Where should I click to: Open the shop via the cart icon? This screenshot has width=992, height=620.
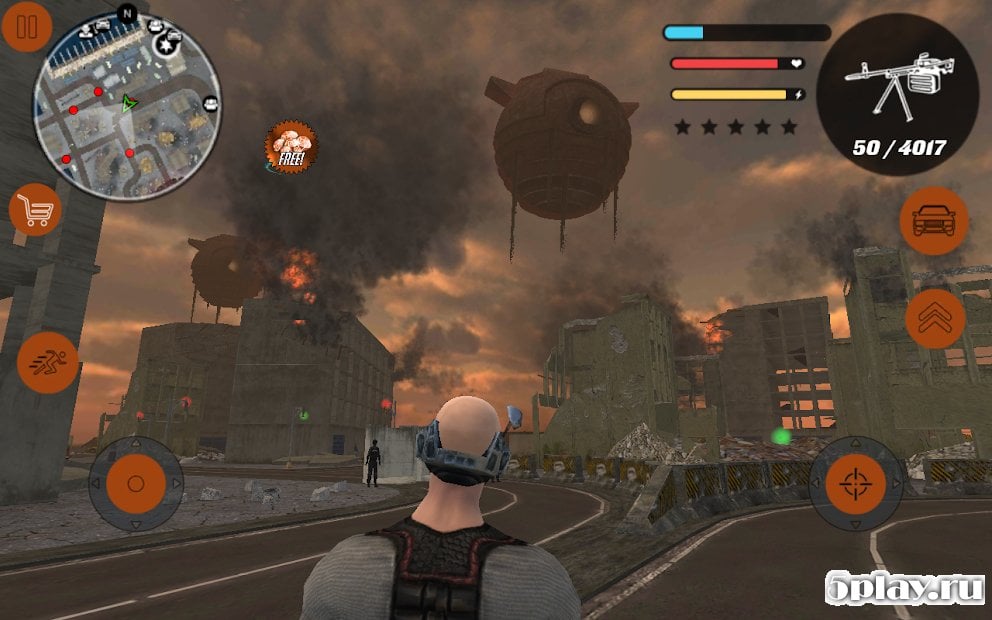[35, 210]
